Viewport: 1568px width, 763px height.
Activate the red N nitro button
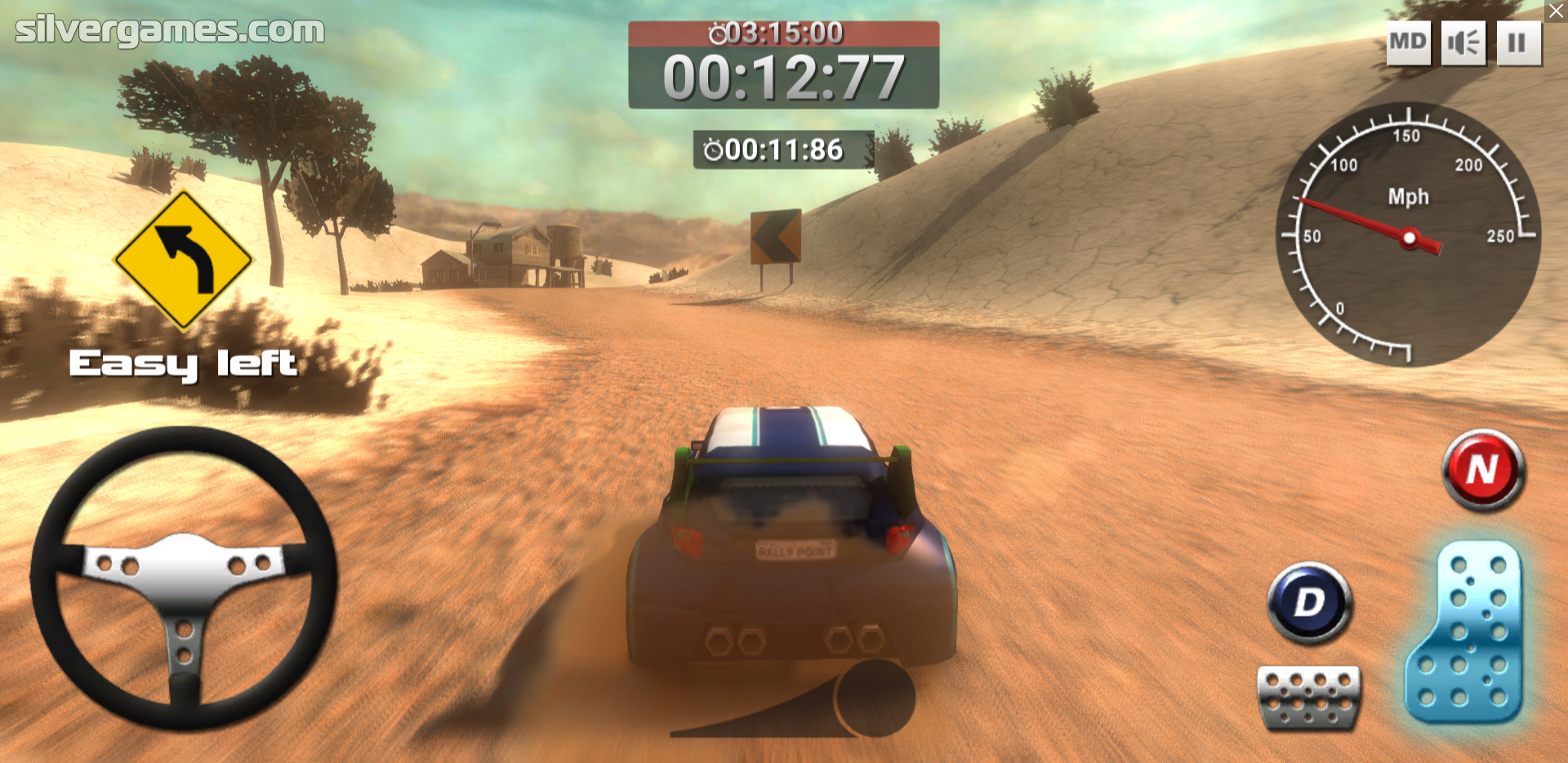click(x=1483, y=471)
